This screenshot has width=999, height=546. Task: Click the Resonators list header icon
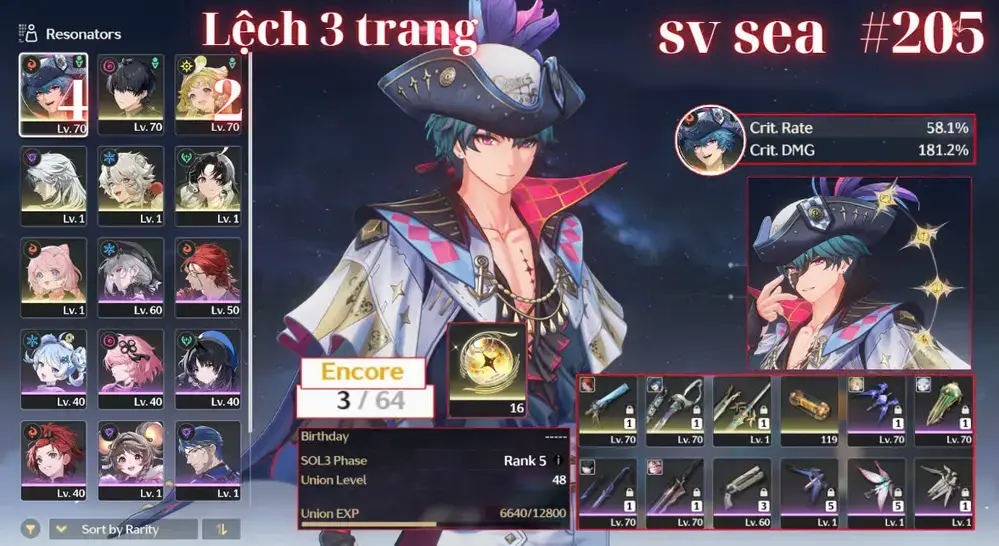pyautogui.click(x=28, y=34)
